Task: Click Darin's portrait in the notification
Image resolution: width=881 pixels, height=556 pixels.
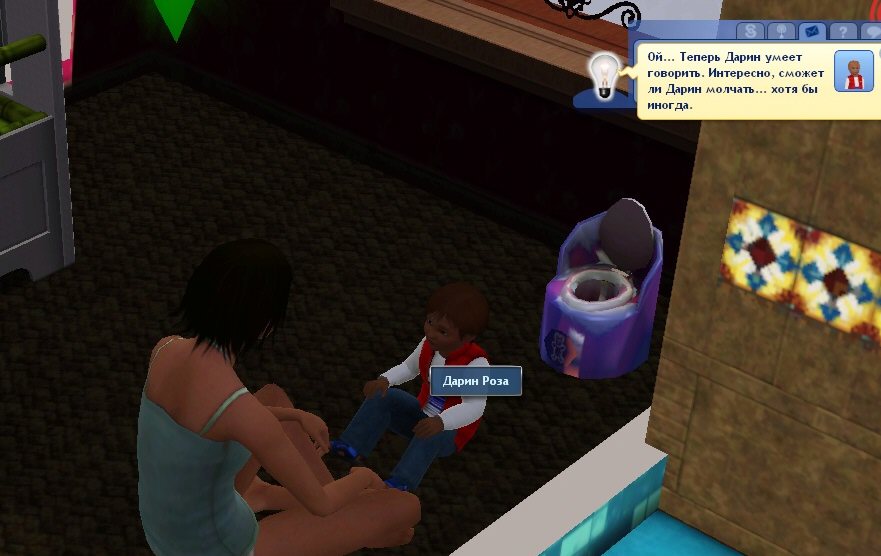Action: pyautogui.click(x=854, y=71)
